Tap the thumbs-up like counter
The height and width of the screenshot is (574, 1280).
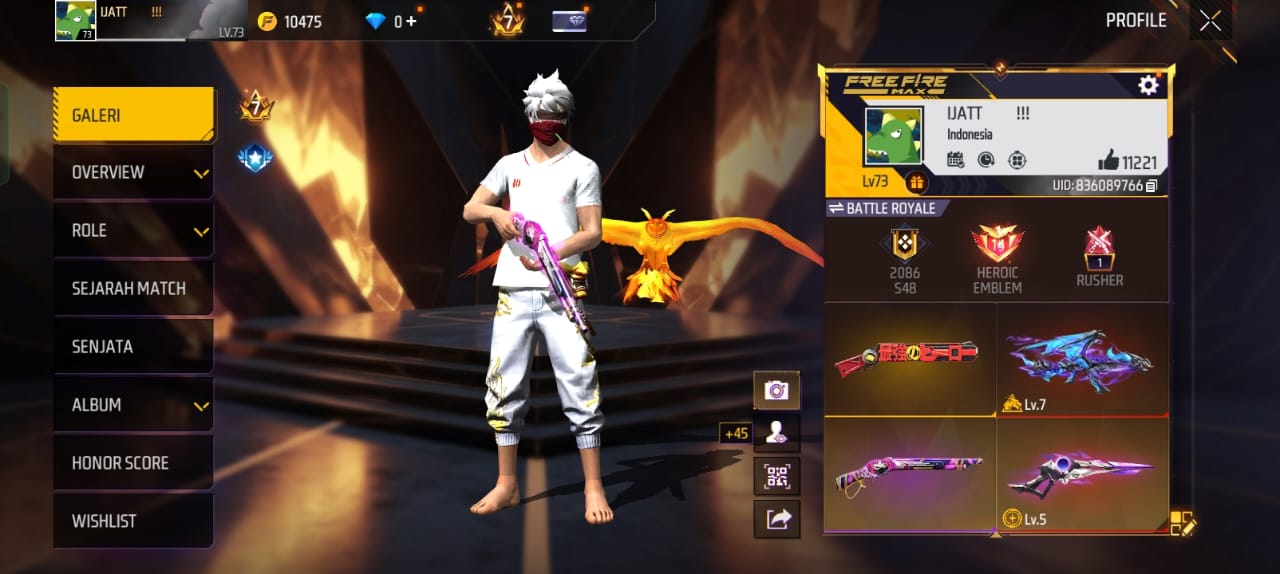(x=1127, y=161)
